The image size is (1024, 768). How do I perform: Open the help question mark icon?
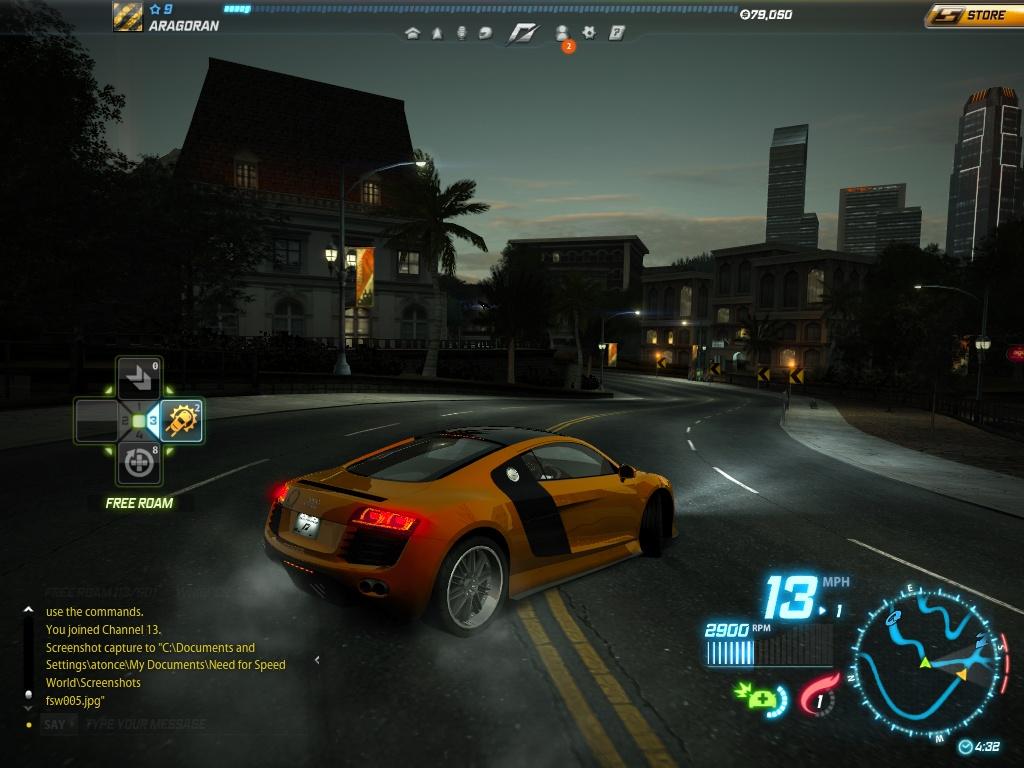pyautogui.click(x=616, y=33)
